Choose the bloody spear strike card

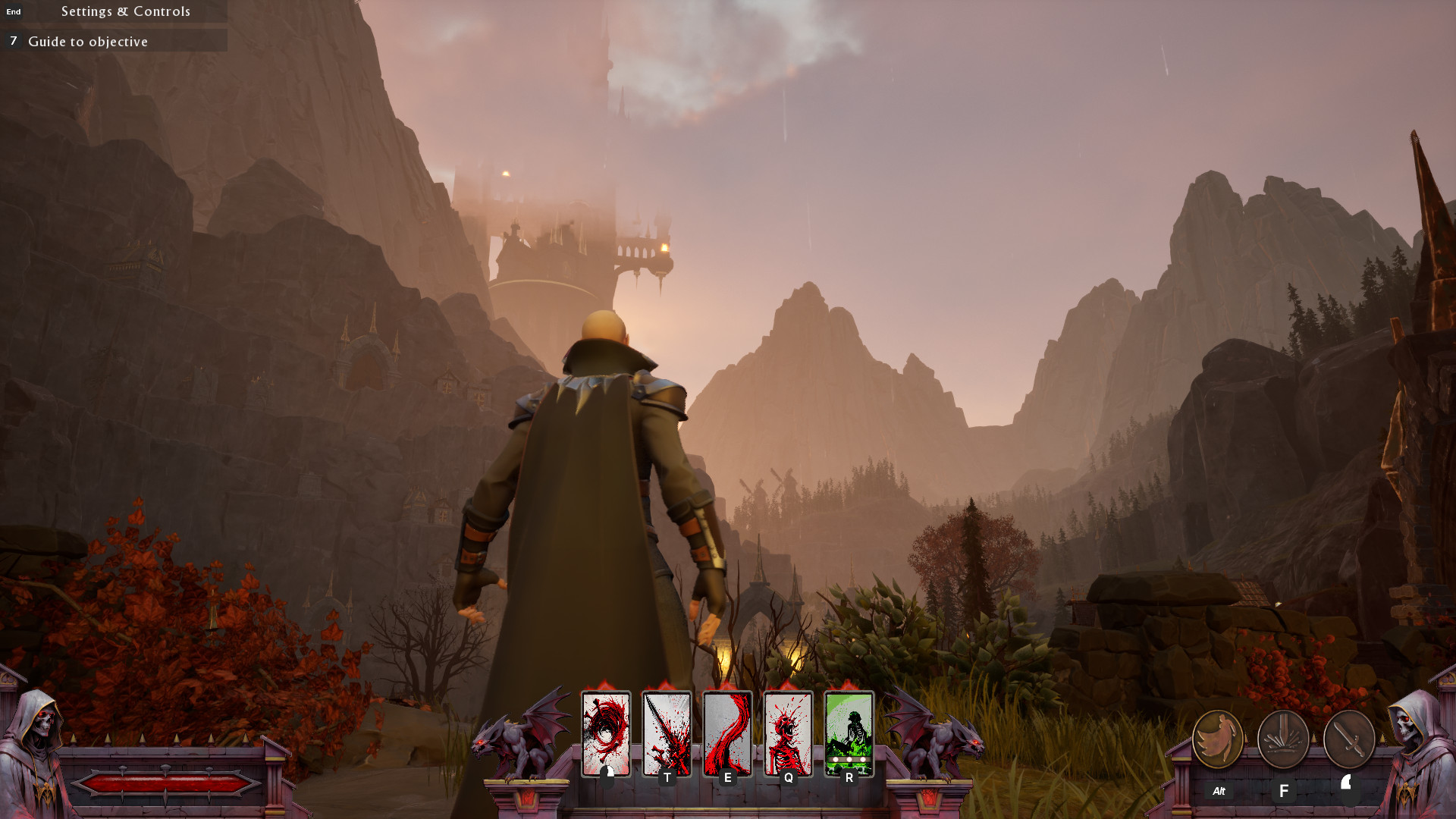[667, 733]
